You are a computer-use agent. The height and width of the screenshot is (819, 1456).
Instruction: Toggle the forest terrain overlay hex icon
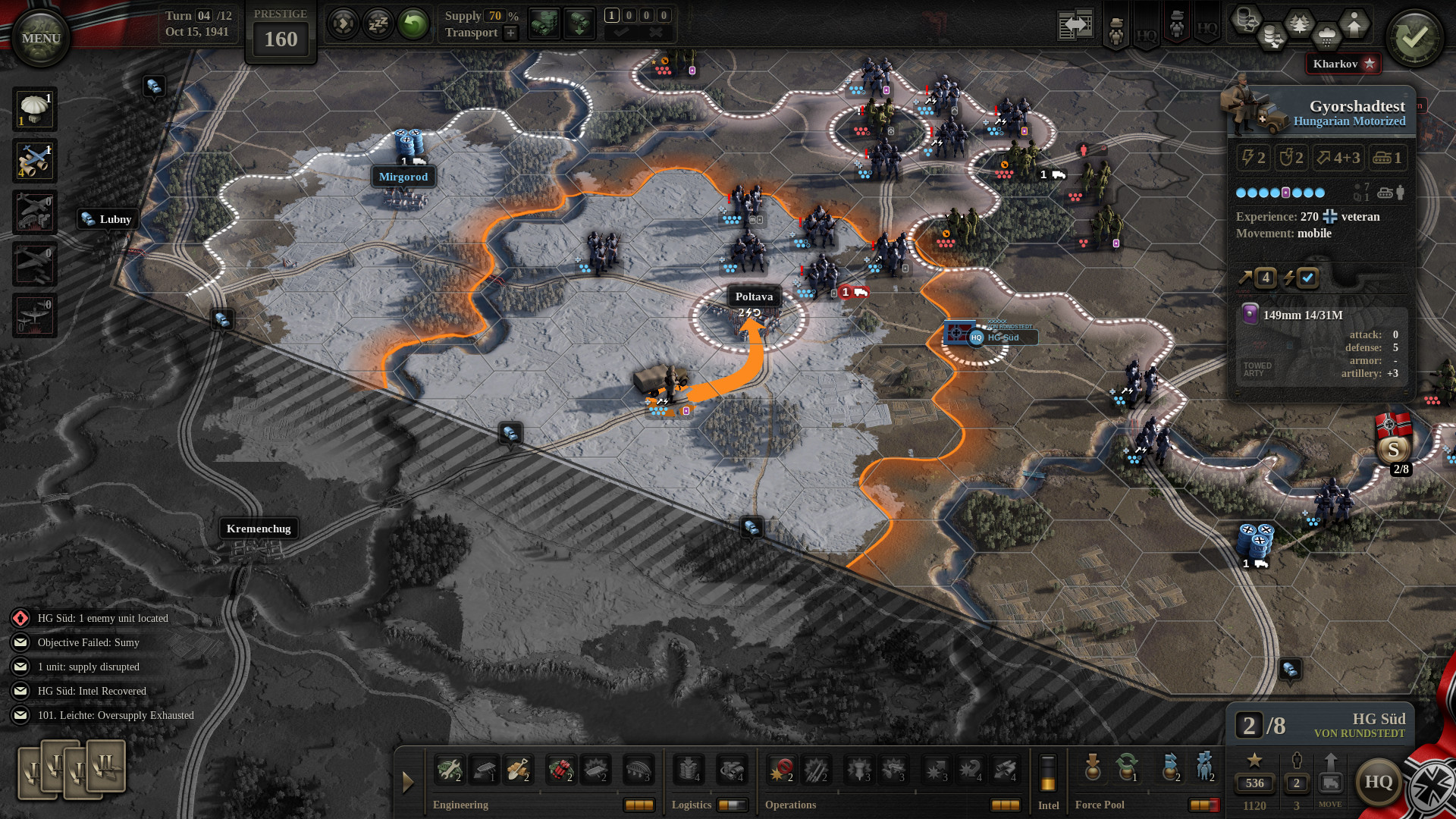1299,24
